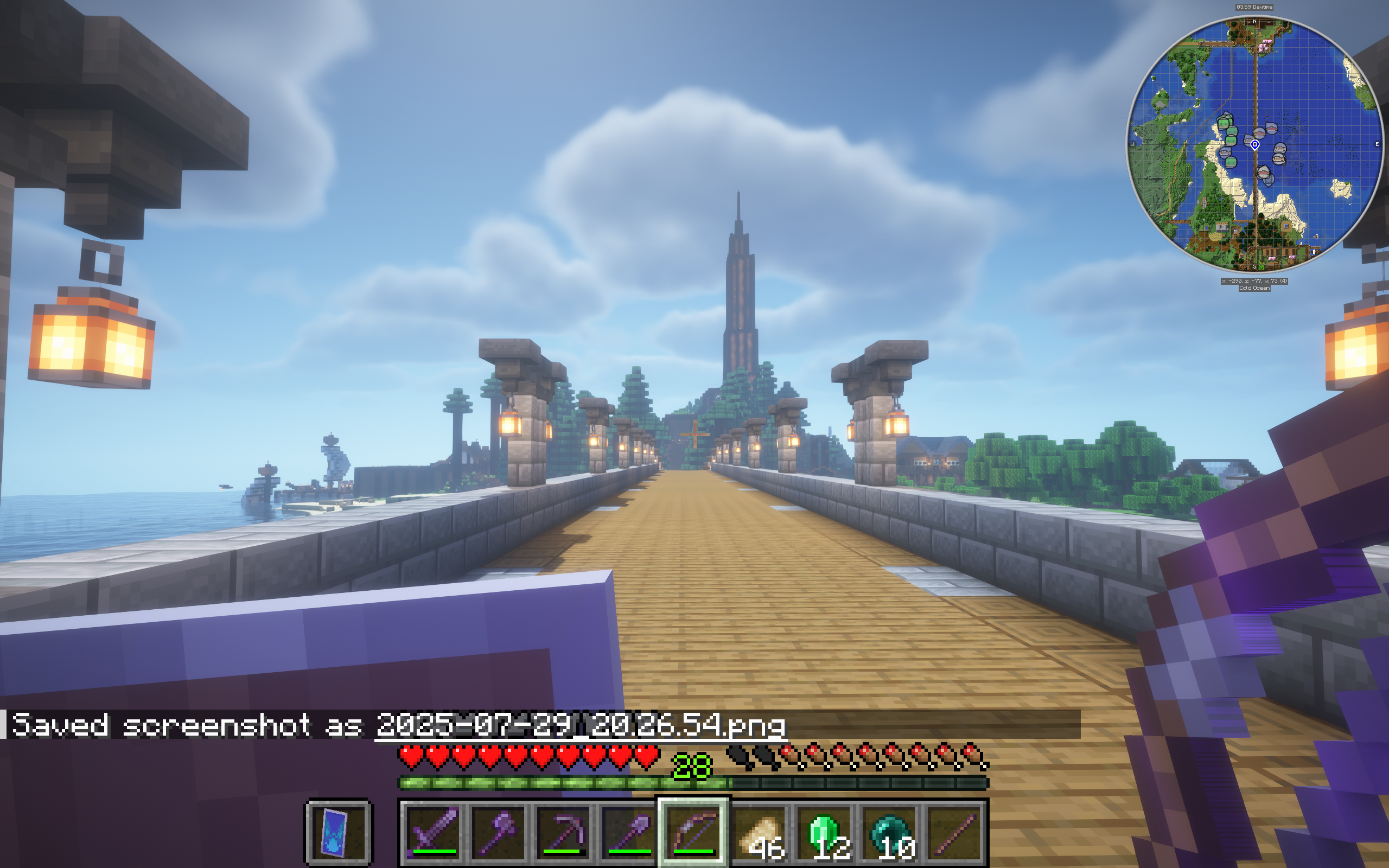The width and height of the screenshot is (1389, 868).
Task: Select the enchanted bow hotbar slot
Action: (694, 831)
